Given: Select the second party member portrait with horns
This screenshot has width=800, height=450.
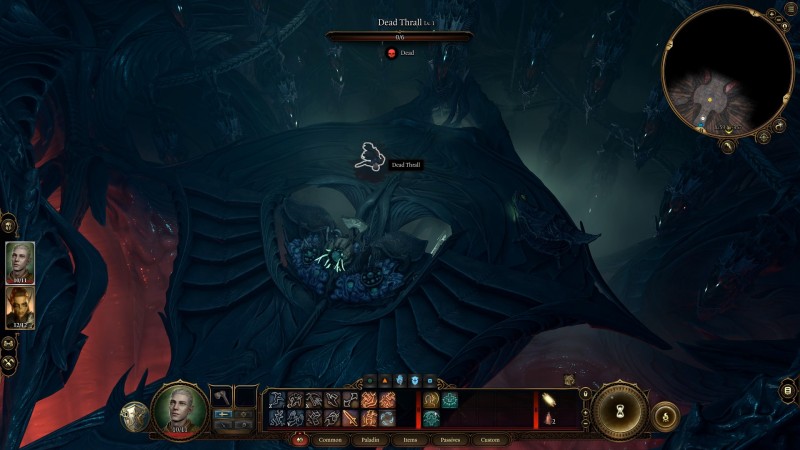Looking at the screenshot, I should [x=20, y=307].
